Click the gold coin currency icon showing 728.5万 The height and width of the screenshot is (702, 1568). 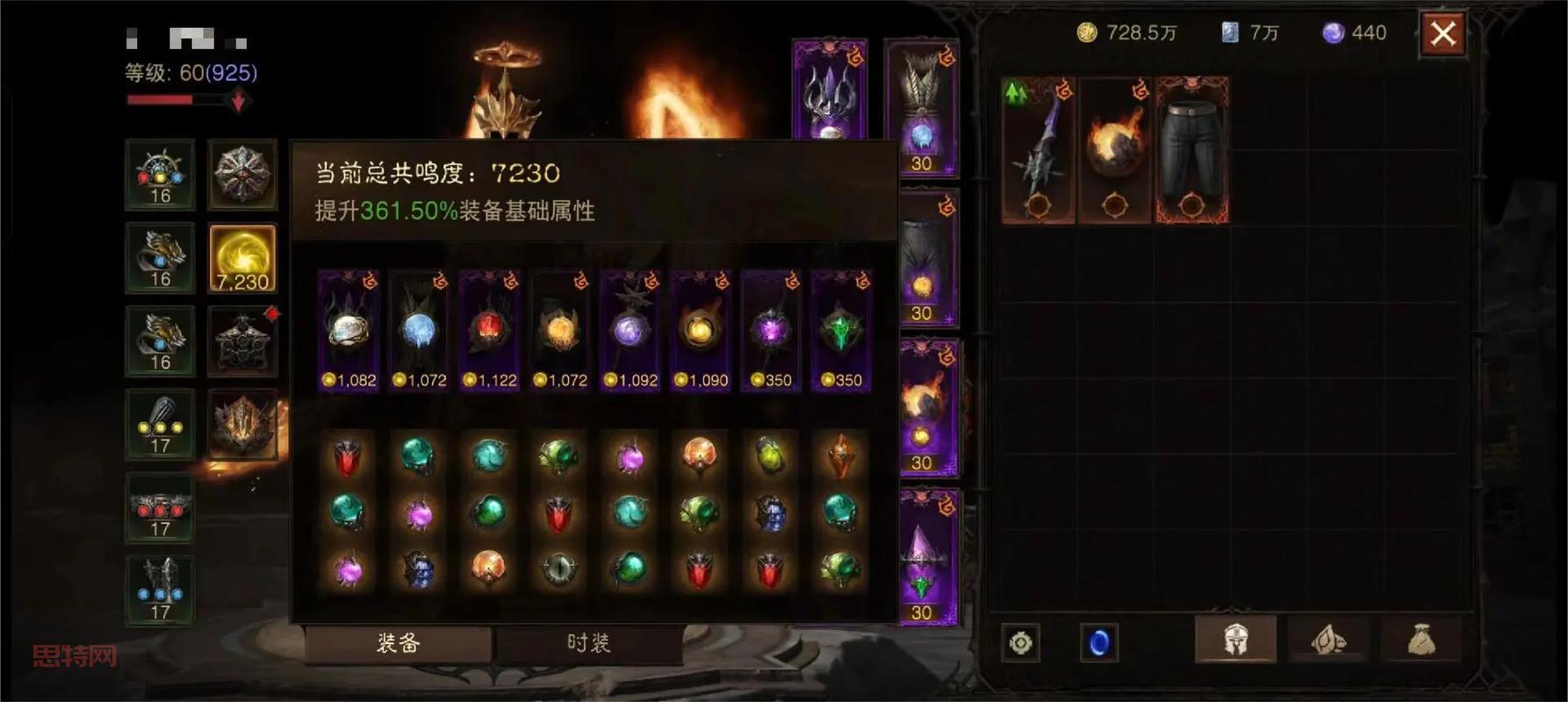[1083, 33]
